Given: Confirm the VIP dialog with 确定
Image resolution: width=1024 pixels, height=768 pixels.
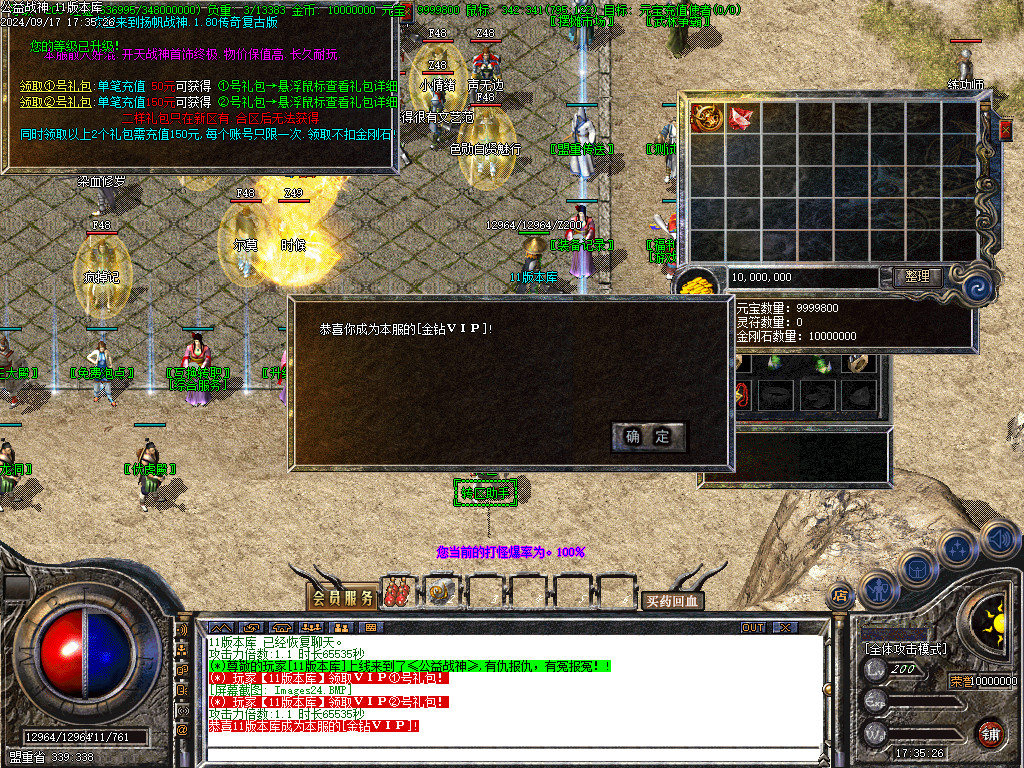Looking at the screenshot, I should (x=648, y=436).
